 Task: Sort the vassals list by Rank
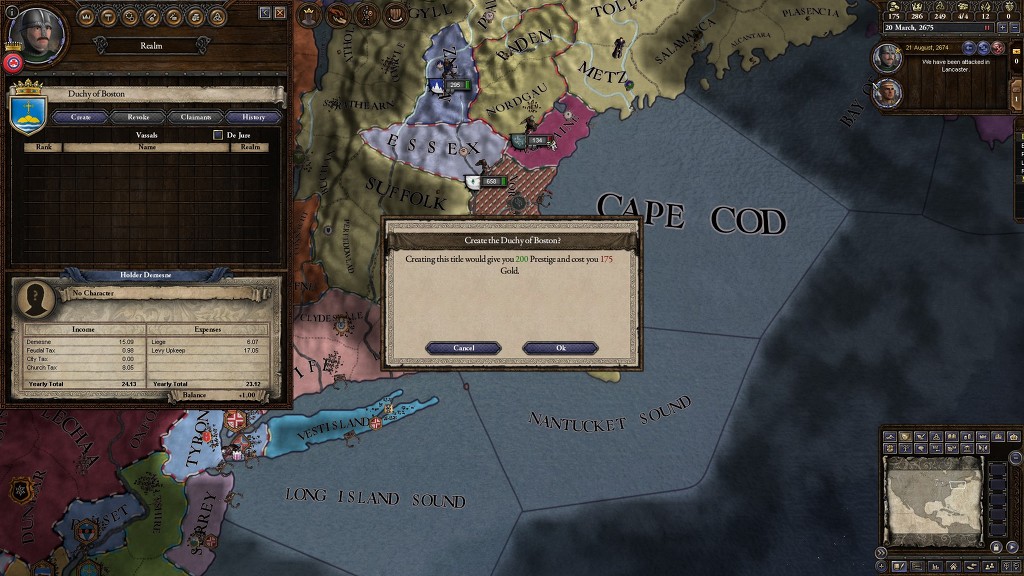coord(43,147)
